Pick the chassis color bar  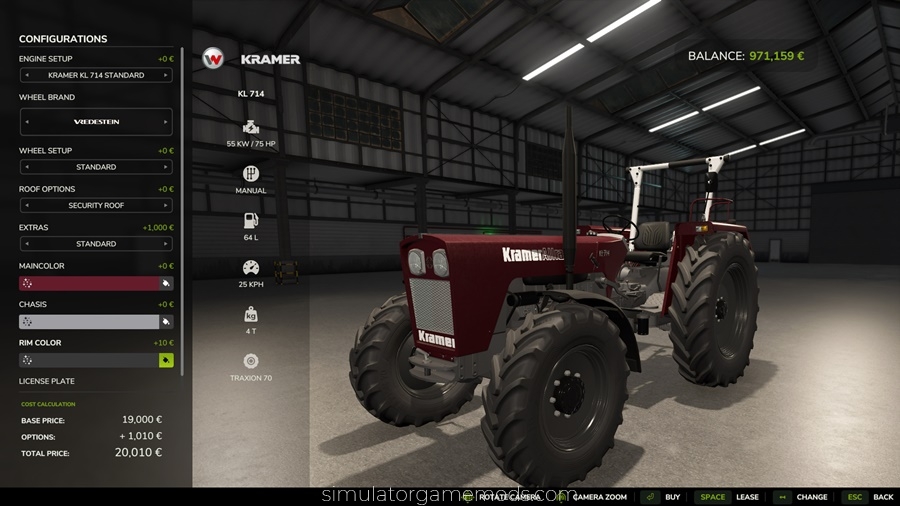[x=89, y=322]
